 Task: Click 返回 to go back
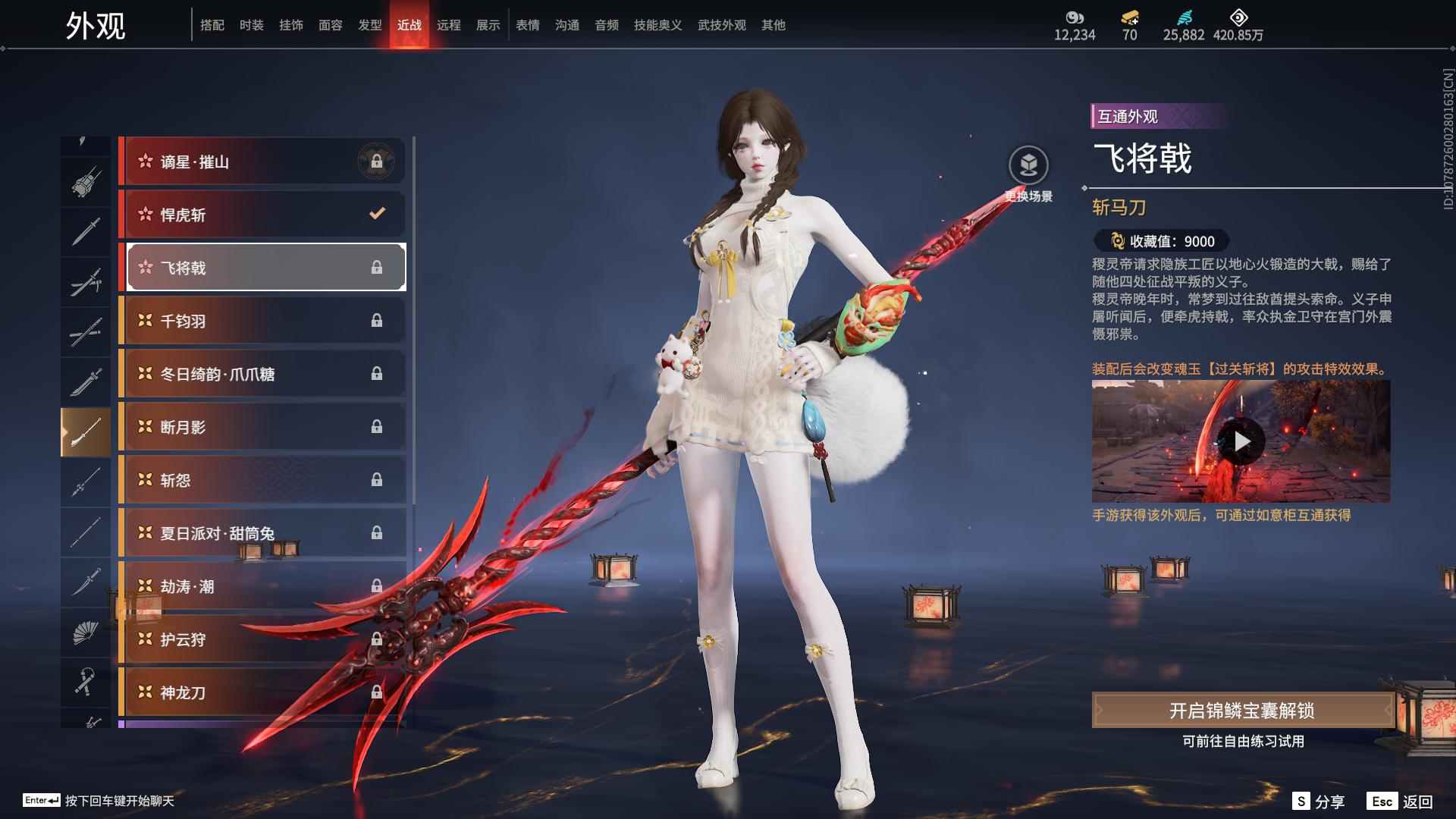(1401, 802)
